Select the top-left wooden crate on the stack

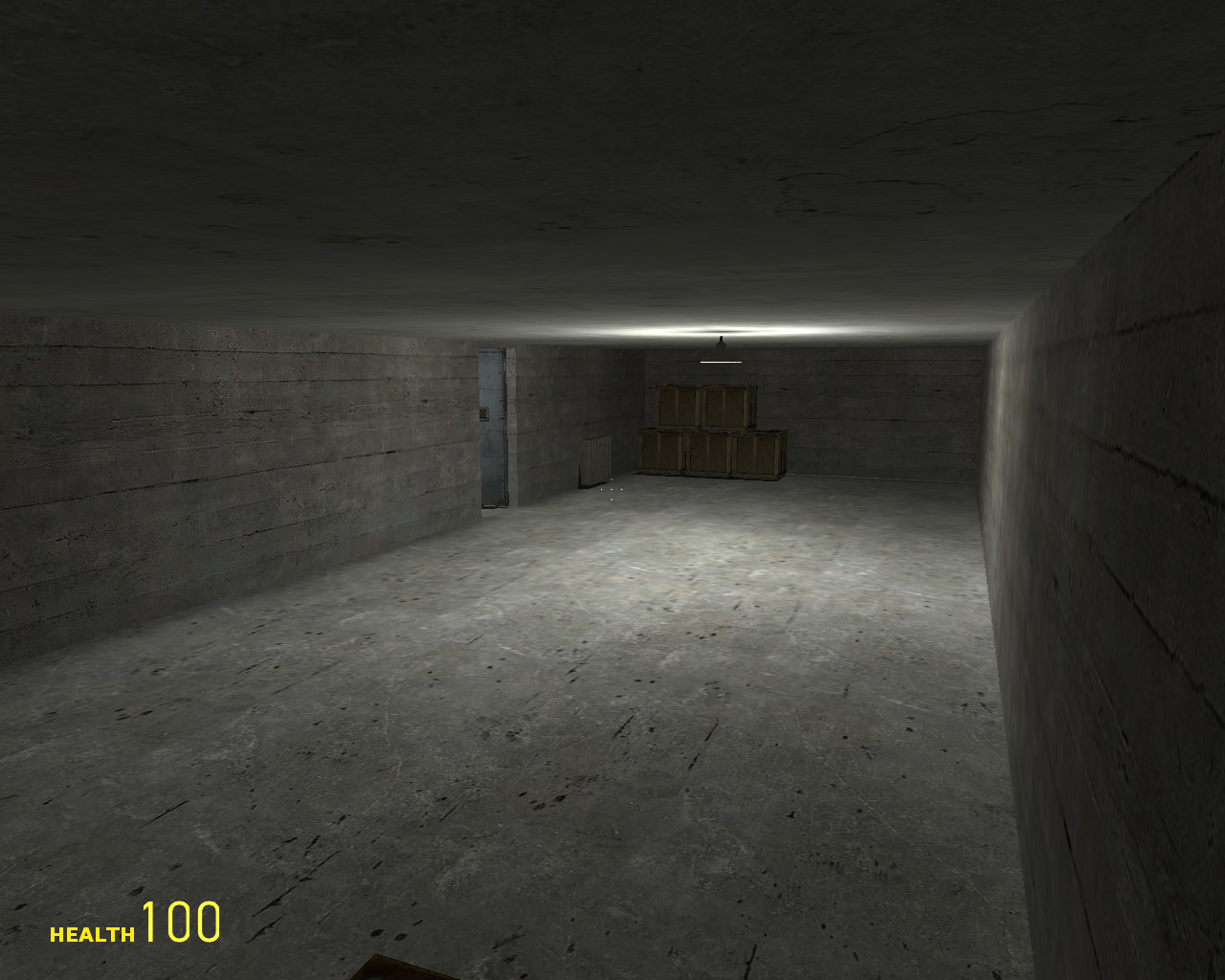pos(675,404)
